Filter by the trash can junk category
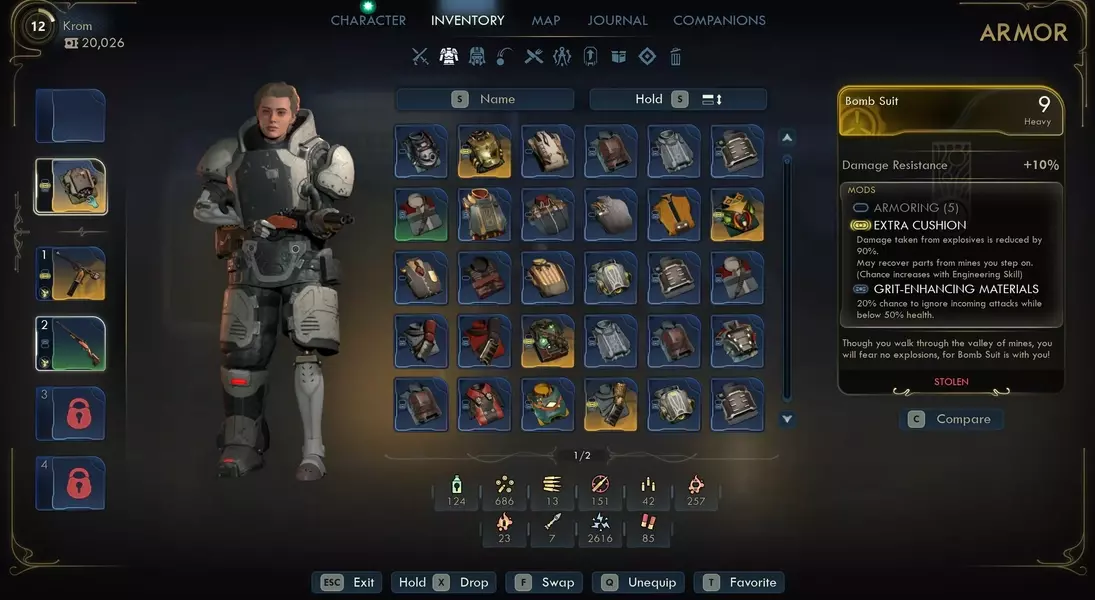This screenshot has width=1095, height=600. (676, 57)
